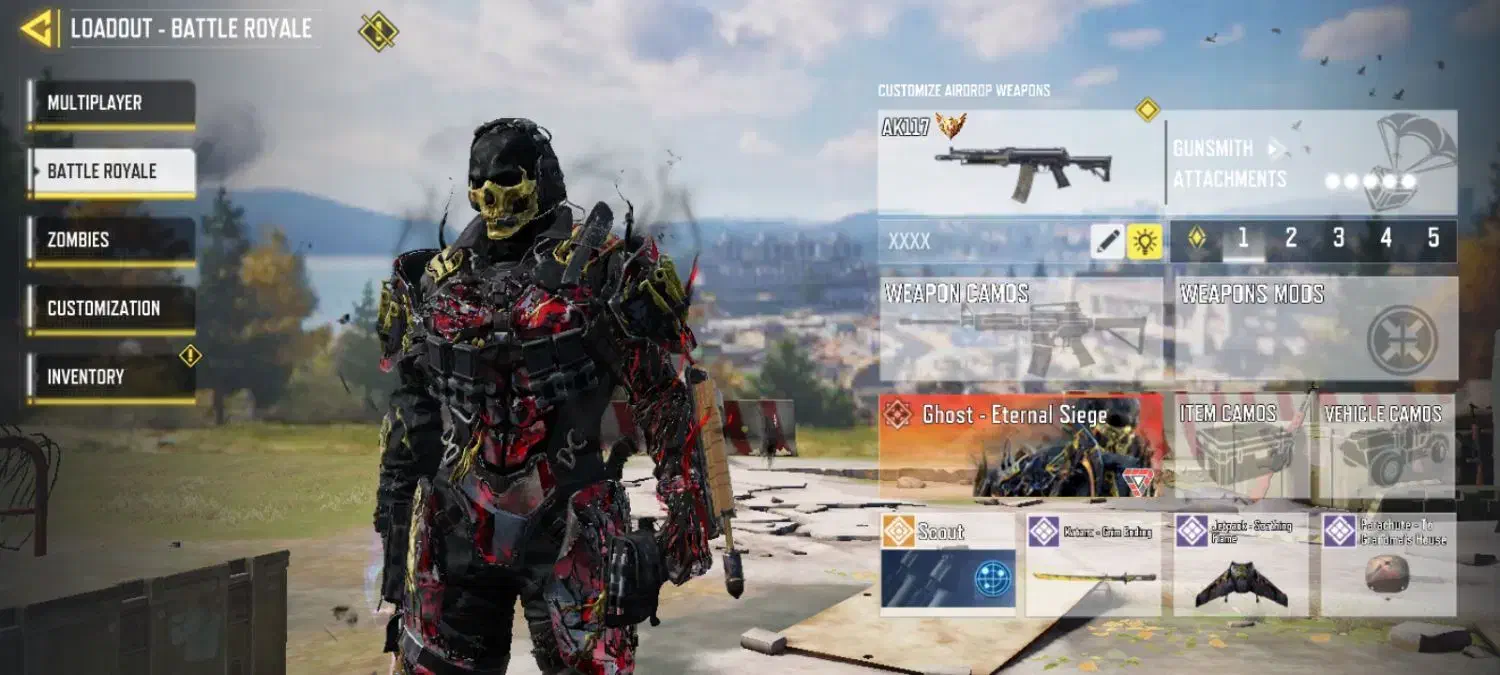The image size is (1500, 675).
Task: Choose airdrop weapon slot 3
Action: pos(1339,239)
